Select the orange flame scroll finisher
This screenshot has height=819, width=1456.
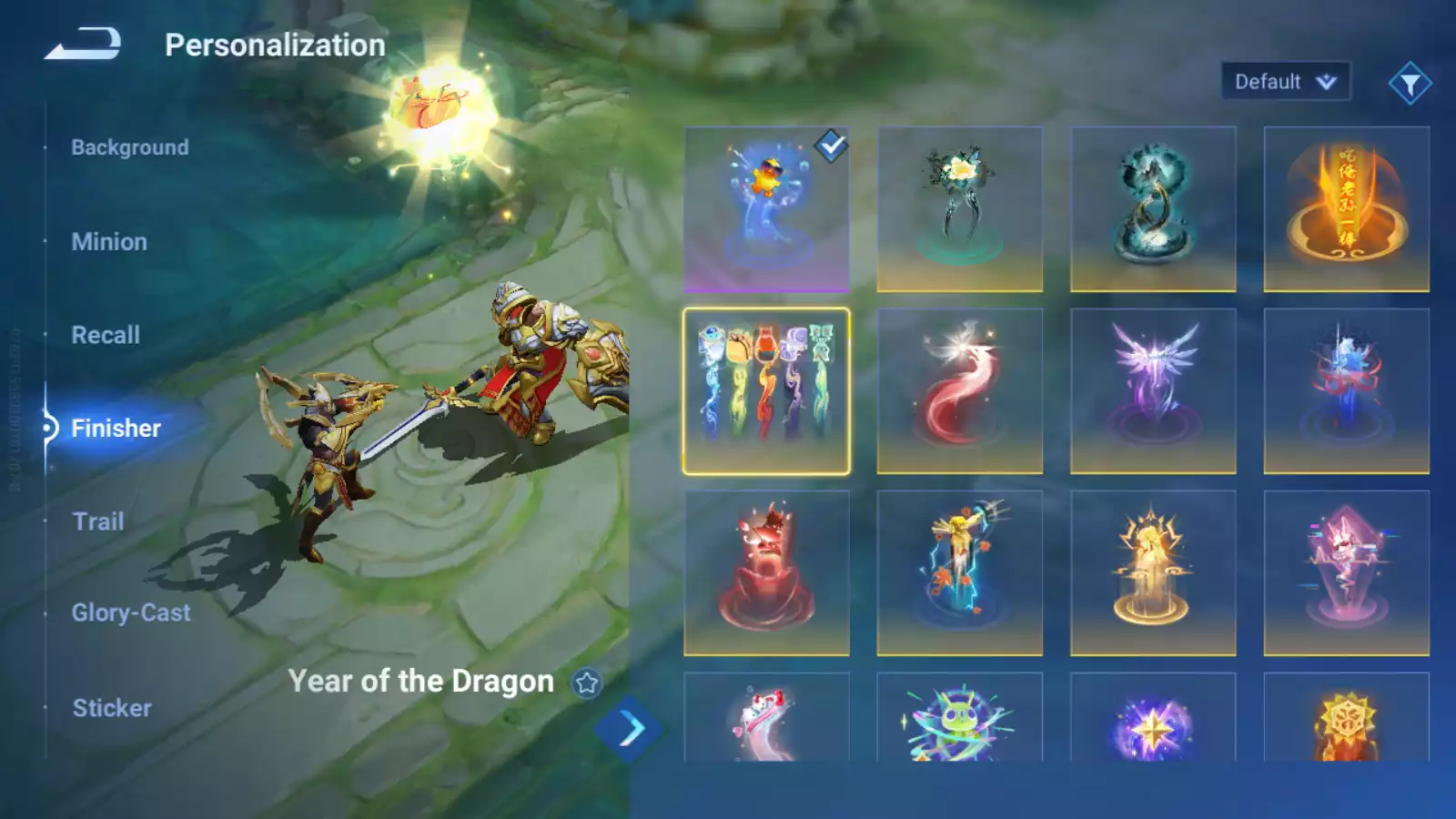[1346, 209]
